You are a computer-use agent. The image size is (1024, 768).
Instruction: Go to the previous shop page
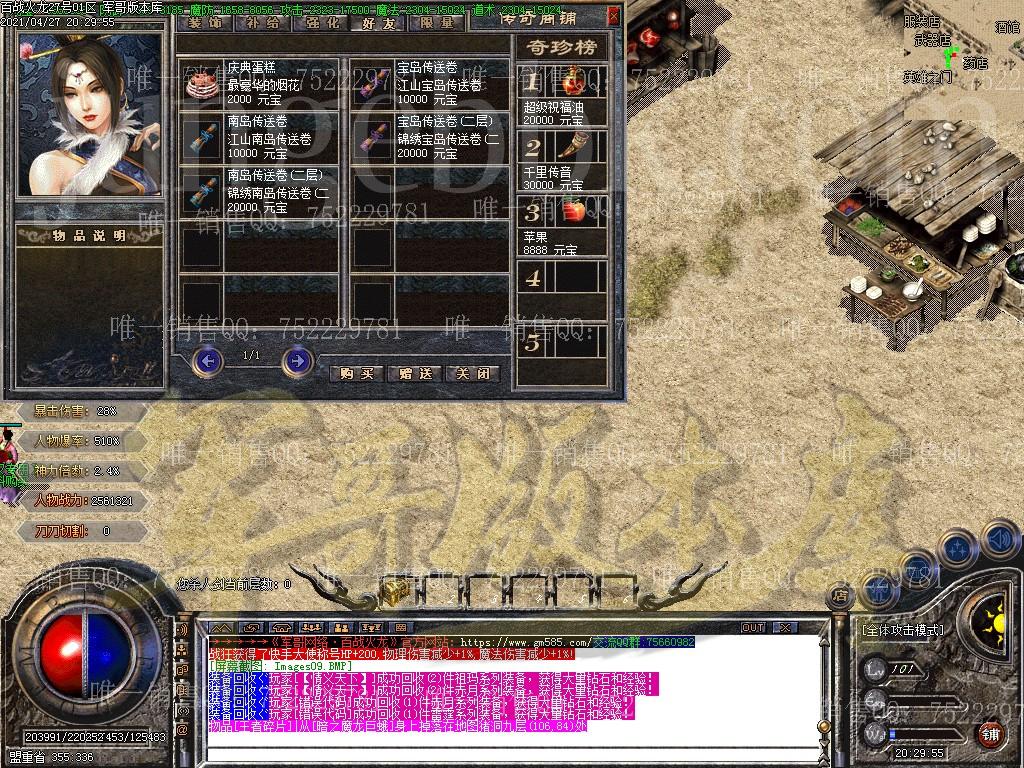tap(207, 361)
